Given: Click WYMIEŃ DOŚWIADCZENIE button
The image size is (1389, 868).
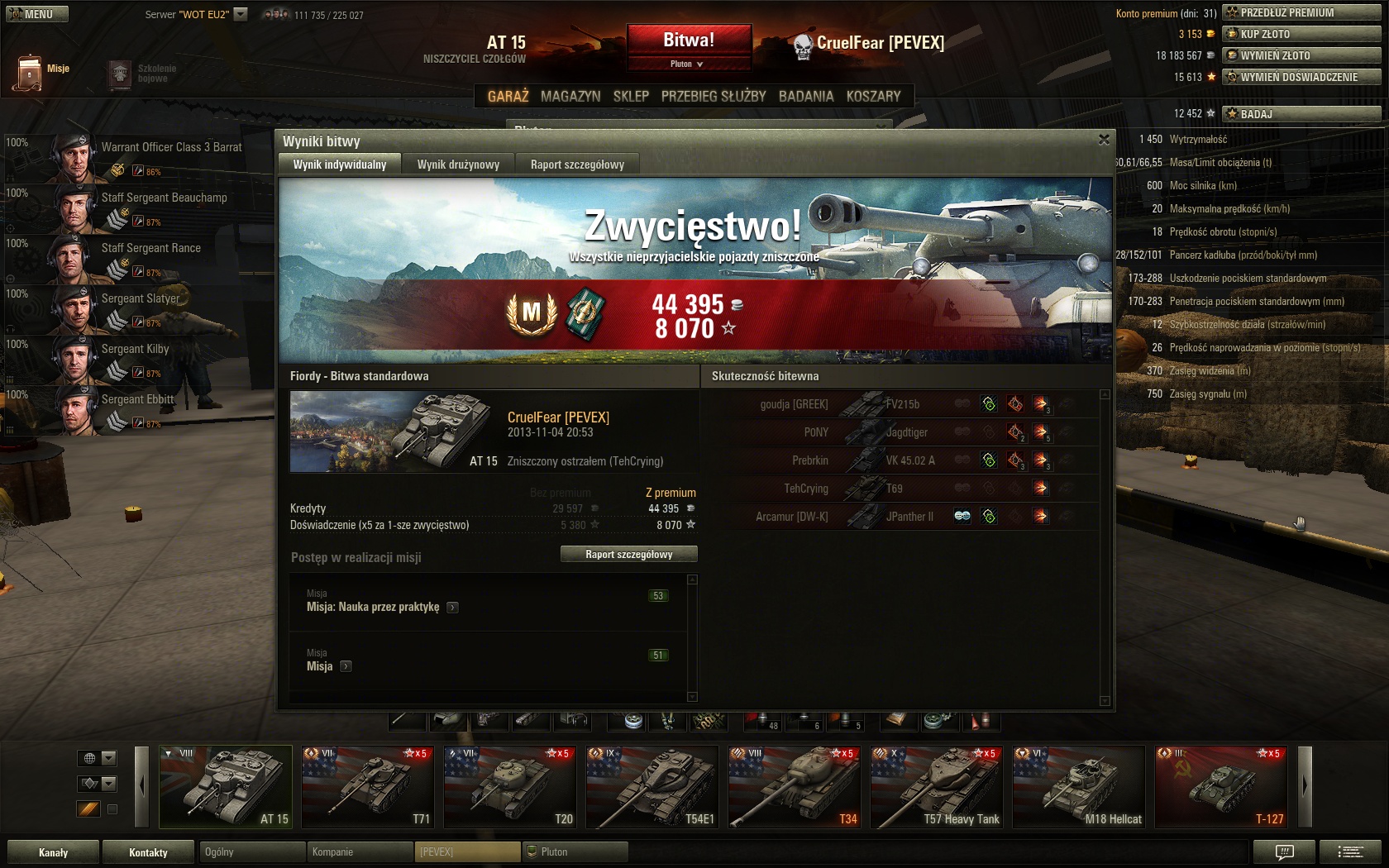Looking at the screenshot, I should point(1301,77).
